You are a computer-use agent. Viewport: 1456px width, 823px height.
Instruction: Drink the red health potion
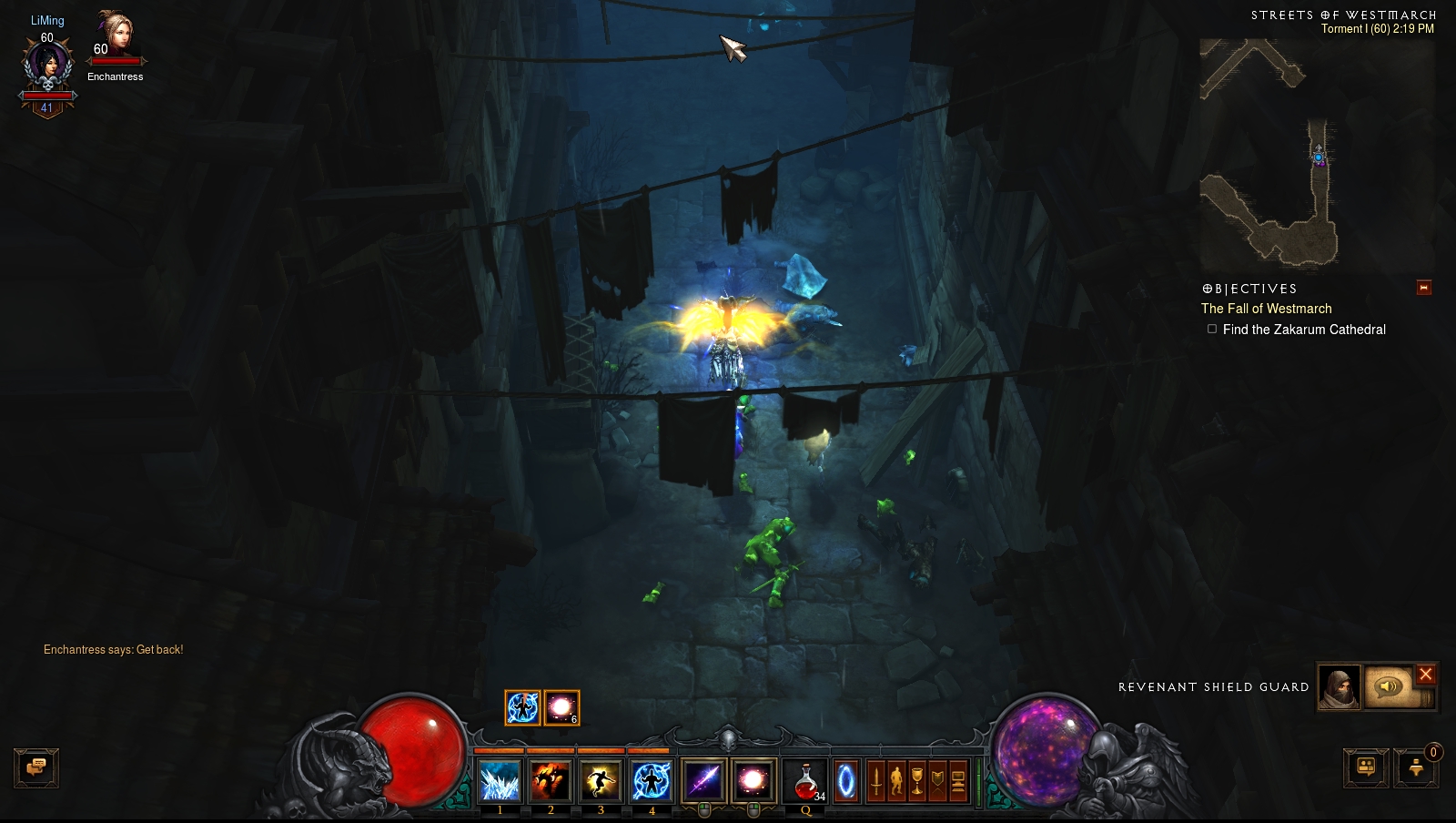pyautogui.click(x=805, y=781)
